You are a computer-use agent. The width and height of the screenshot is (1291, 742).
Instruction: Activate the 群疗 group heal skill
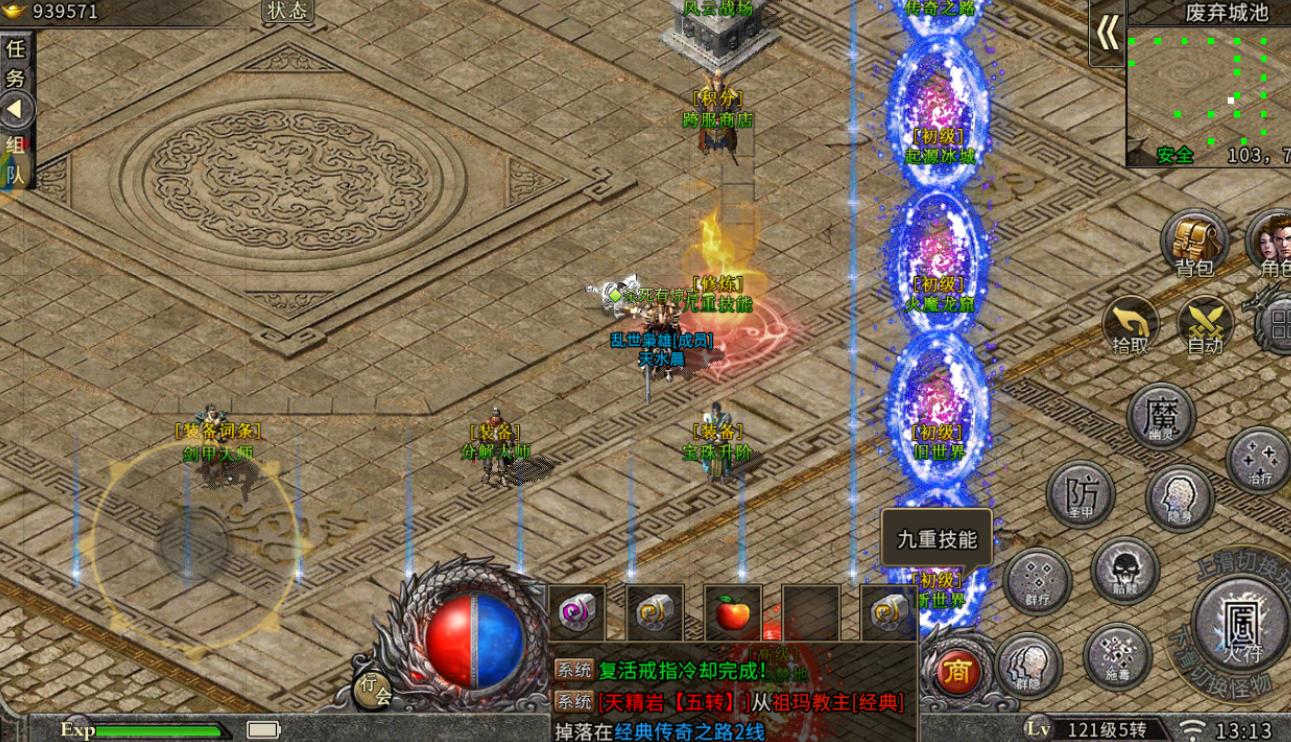point(1037,581)
